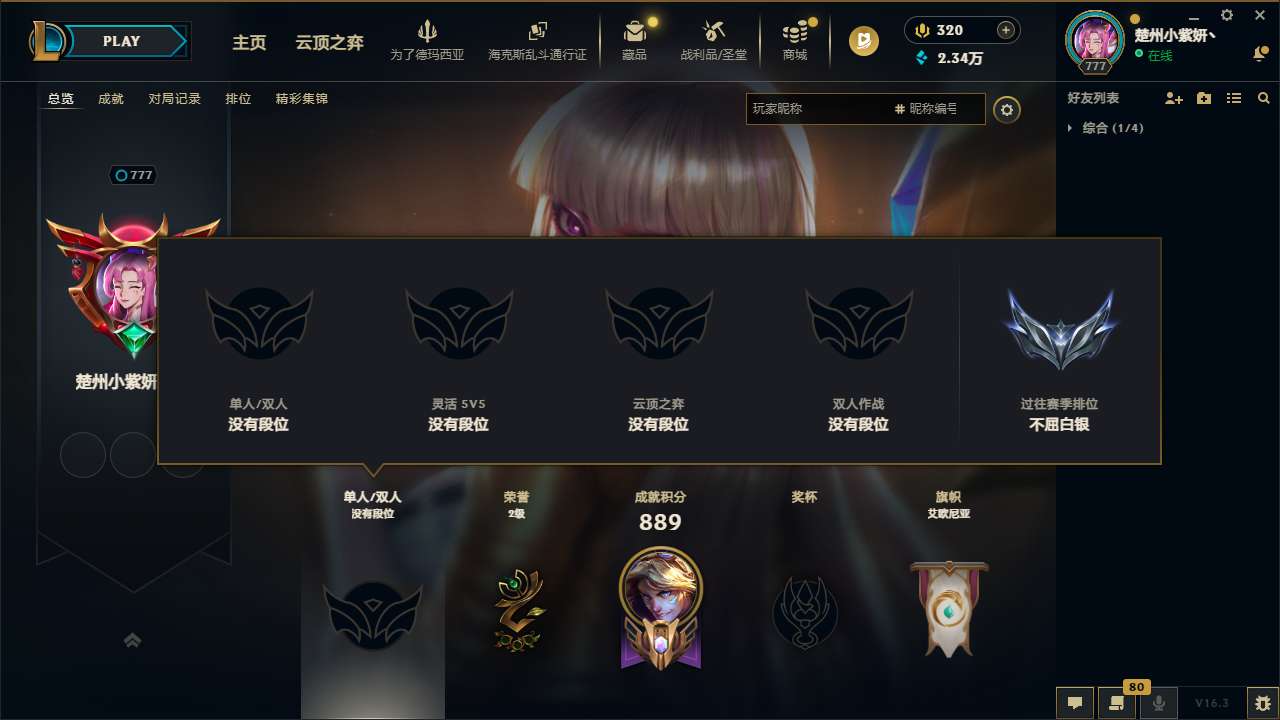Switch to the 排位 tab
1280x720 pixels.
pos(238,98)
